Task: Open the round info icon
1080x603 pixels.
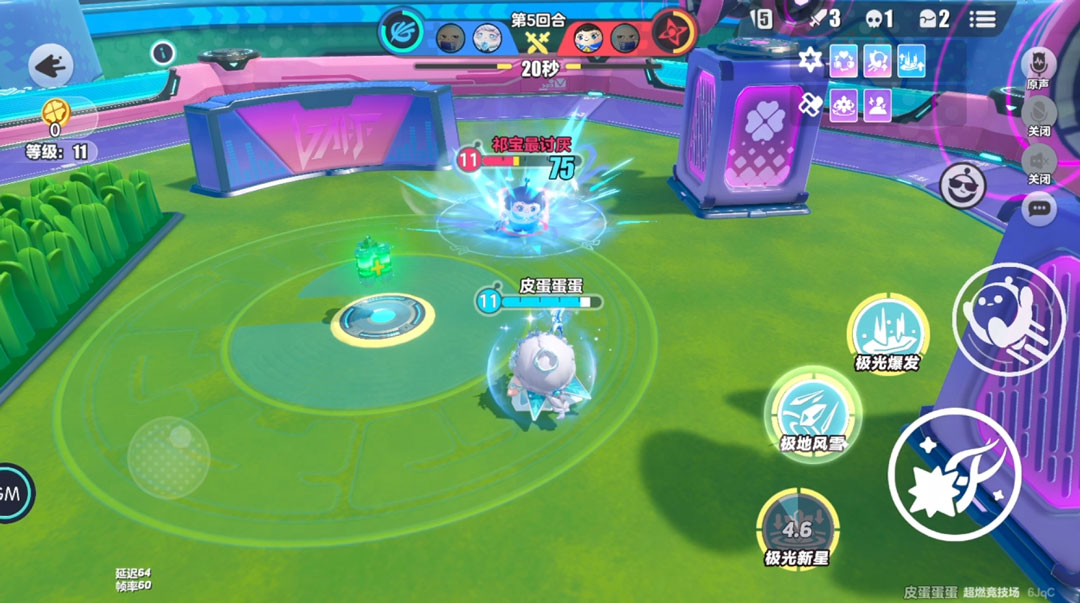Action: [x=163, y=52]
